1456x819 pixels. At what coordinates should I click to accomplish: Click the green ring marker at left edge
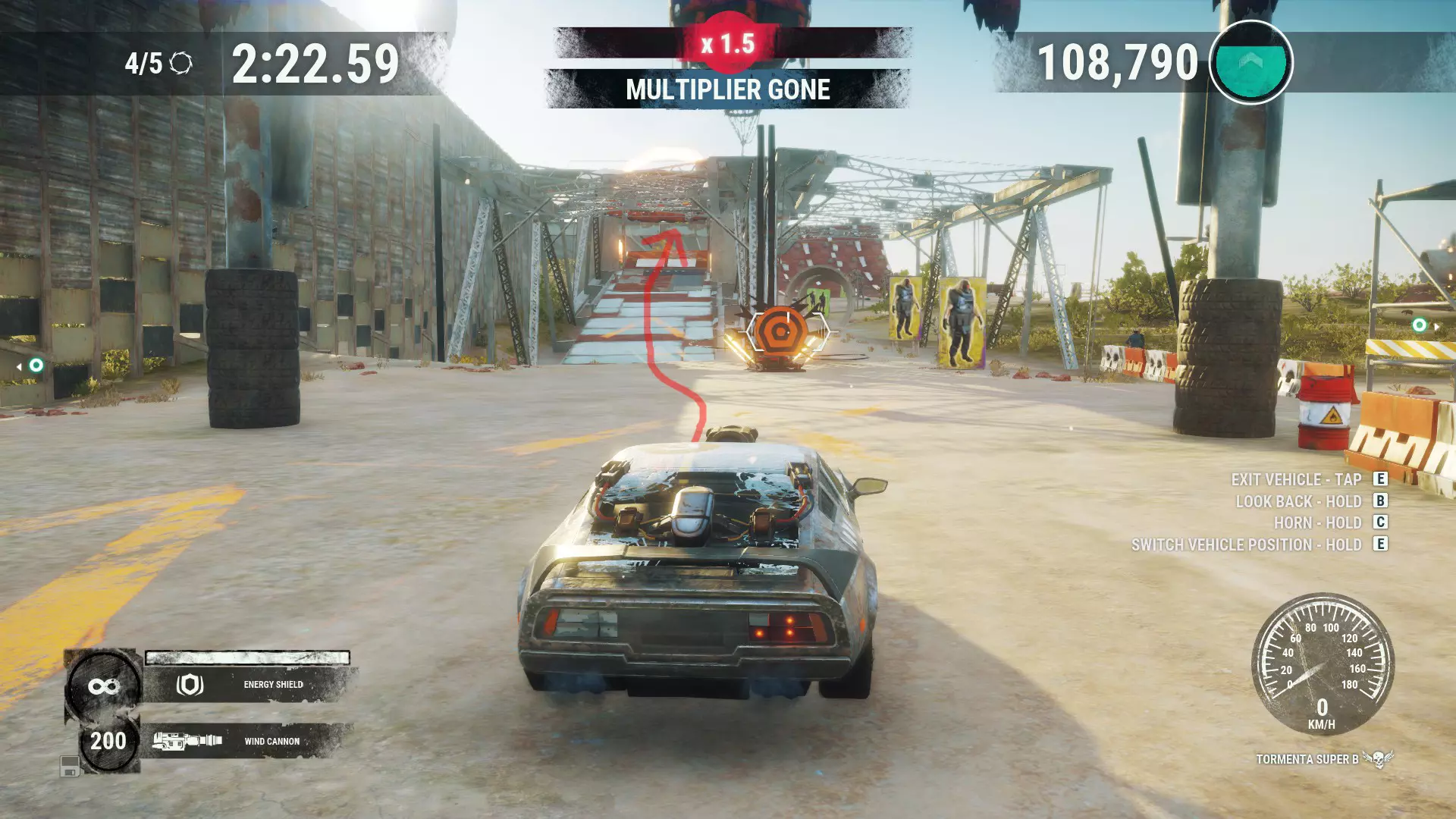click(x=36, y=366)
